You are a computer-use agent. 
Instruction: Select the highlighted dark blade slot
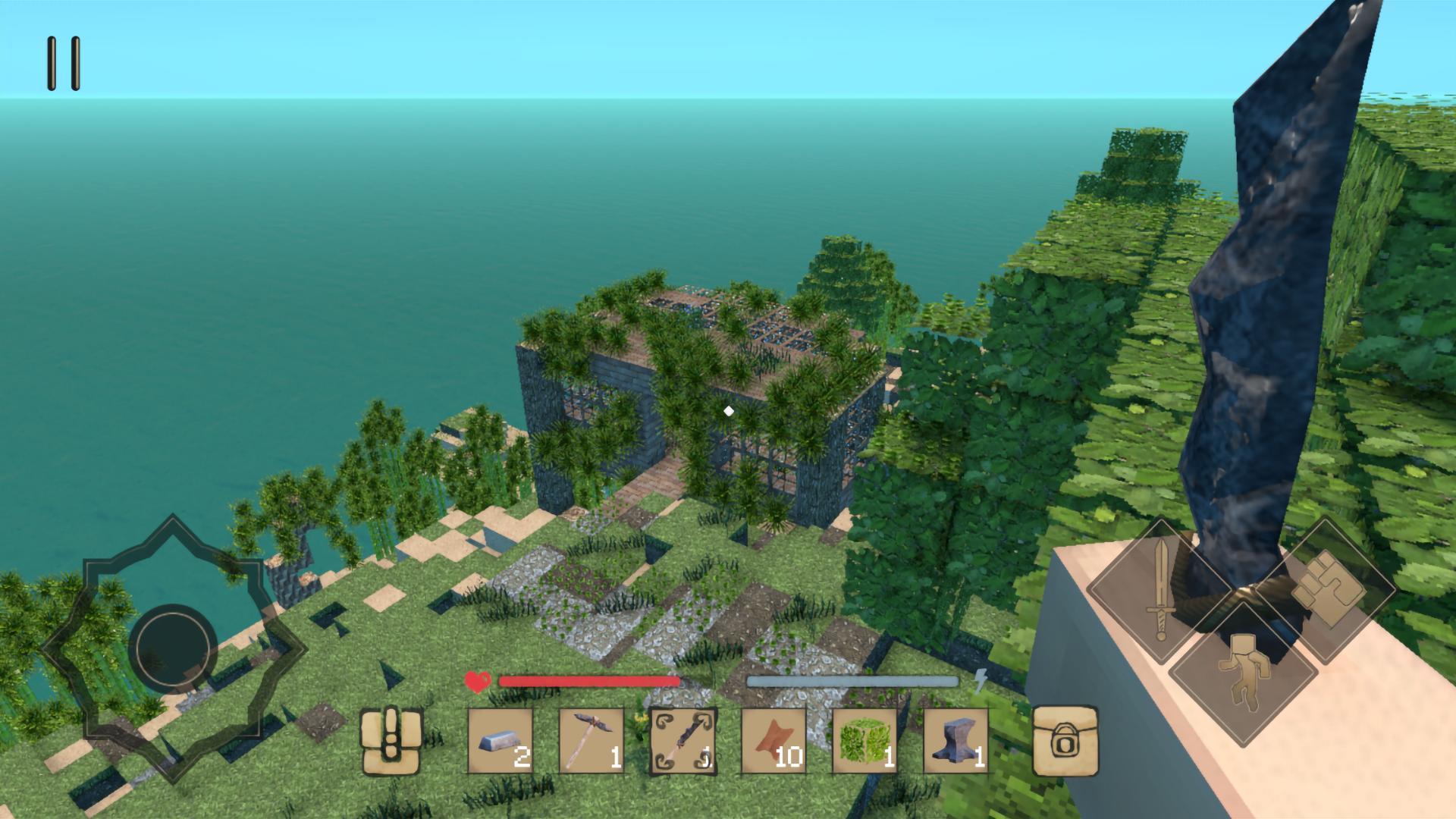point(682,741)
